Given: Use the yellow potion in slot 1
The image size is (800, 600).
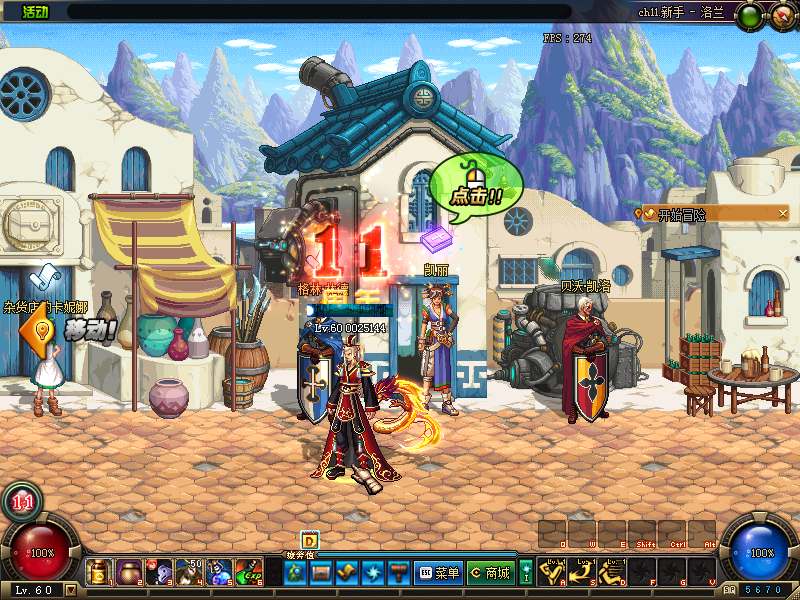Looking at the screenshot, I should pos(100,573).
